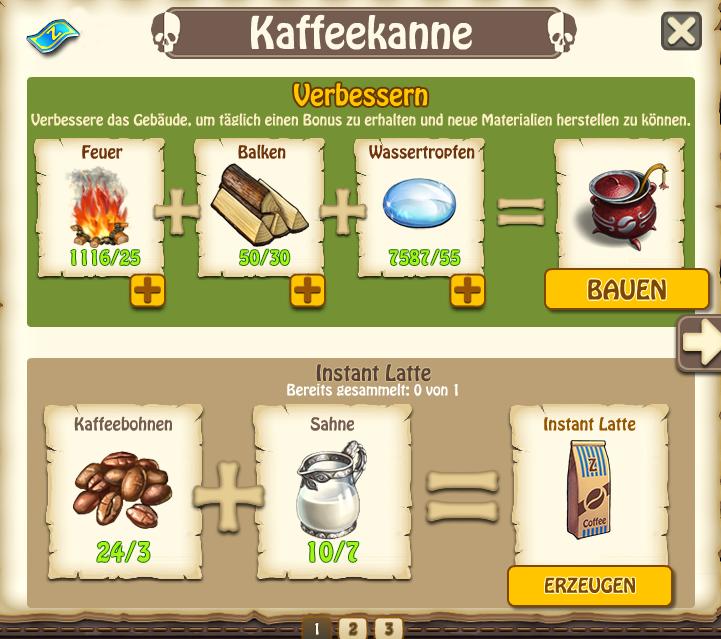Add more Wassertropfen with the plus button
This screenshot has width=721, height=639.
pyautogui.click(x=467, y=291)
